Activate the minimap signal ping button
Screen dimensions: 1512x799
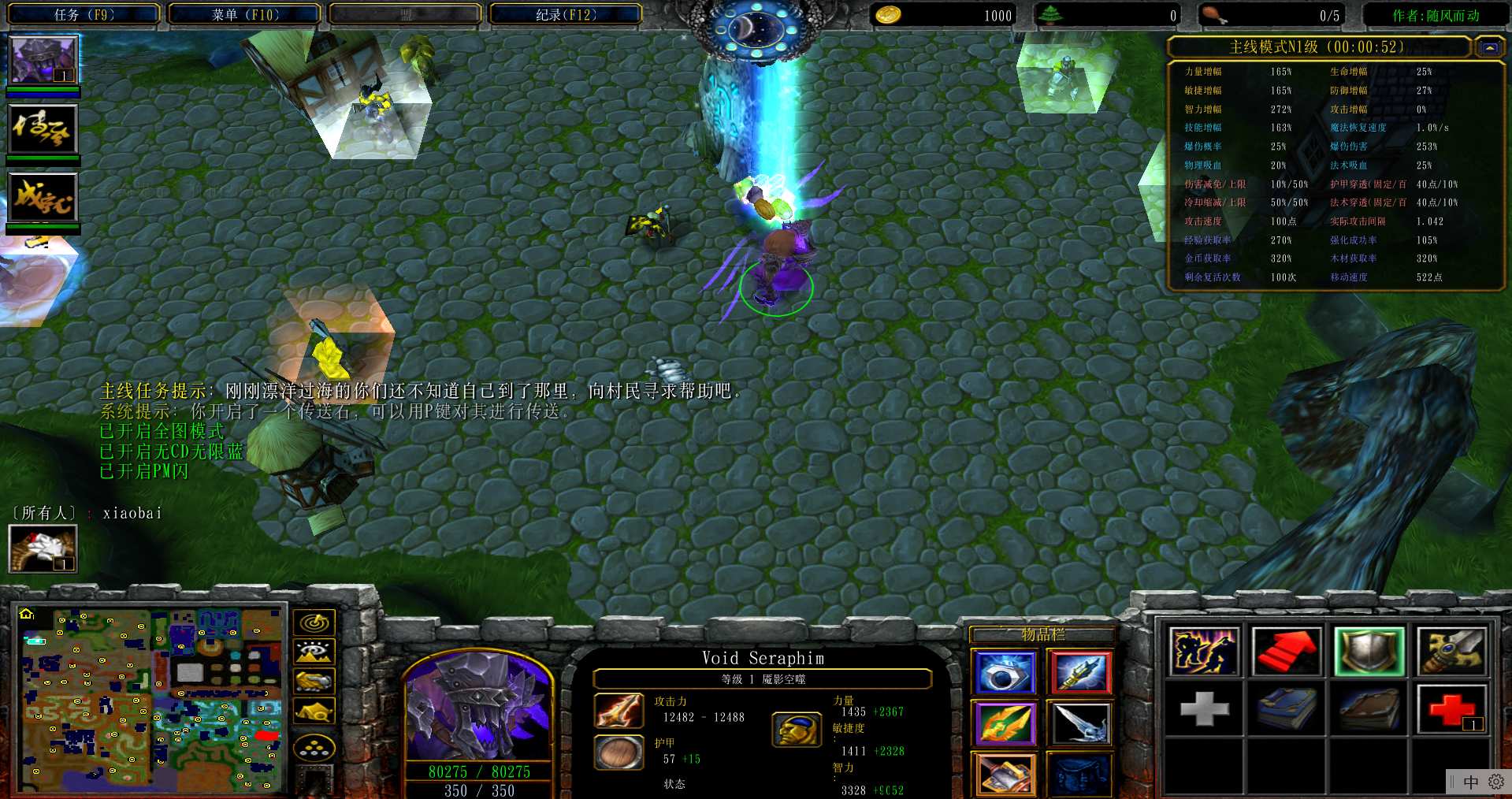click(x=314, y=623)
